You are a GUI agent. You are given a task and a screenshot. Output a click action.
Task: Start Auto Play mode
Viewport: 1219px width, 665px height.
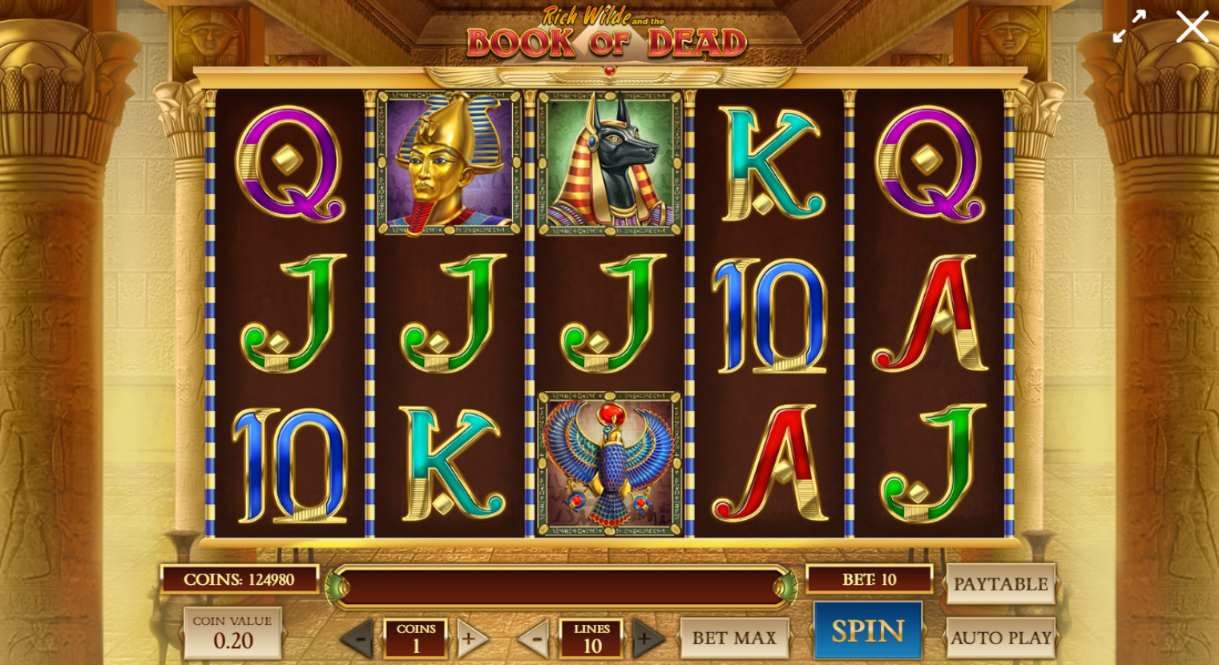coord(1000,637)
